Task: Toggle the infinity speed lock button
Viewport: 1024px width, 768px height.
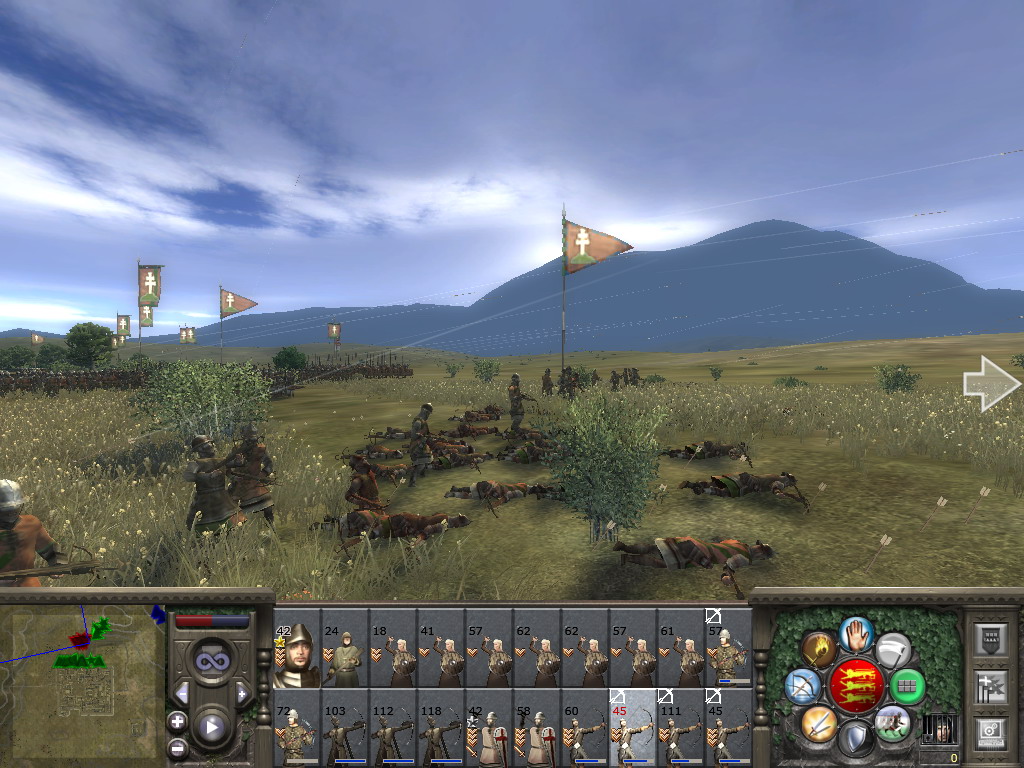Action: click(211, 659)
